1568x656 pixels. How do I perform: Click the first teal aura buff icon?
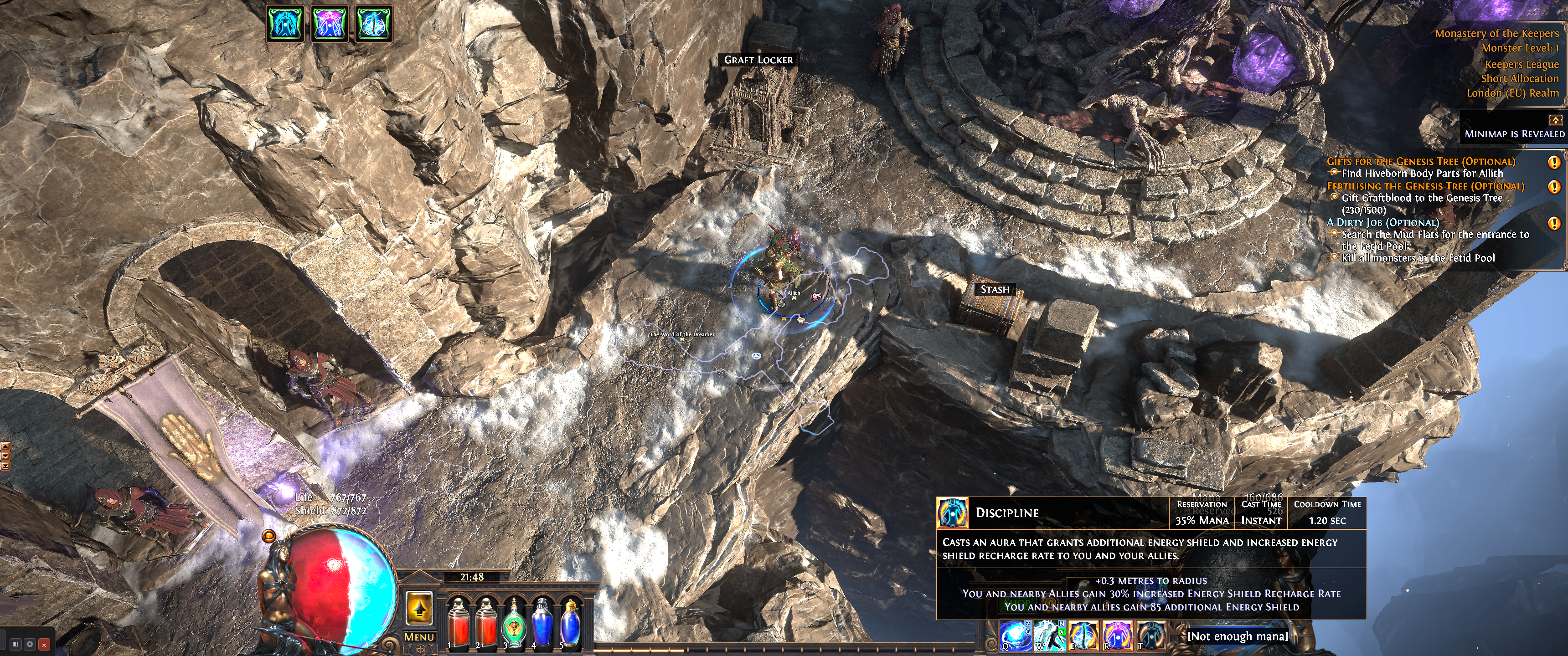click(x=285, y=24)
